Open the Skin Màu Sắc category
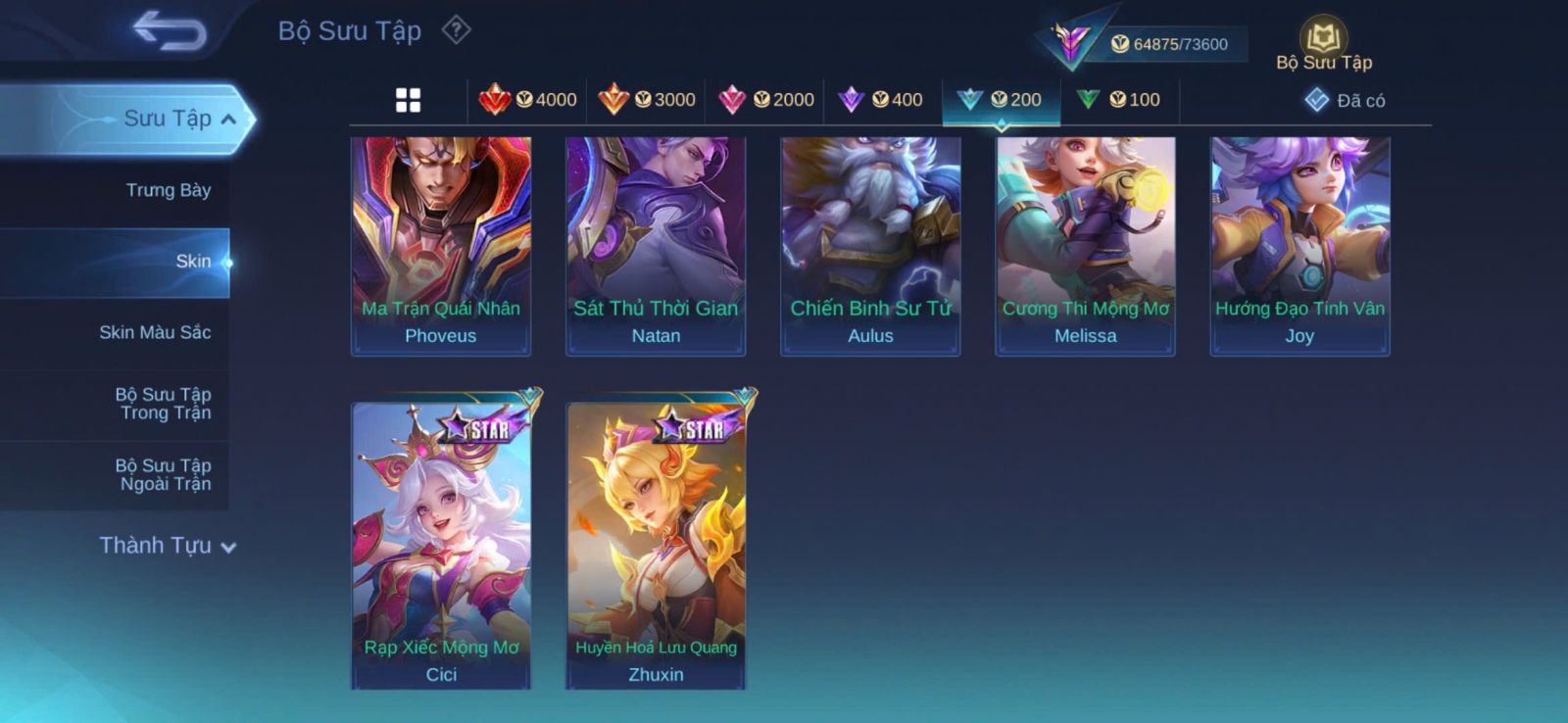The image size is (1568, 723). pos(155,333)
